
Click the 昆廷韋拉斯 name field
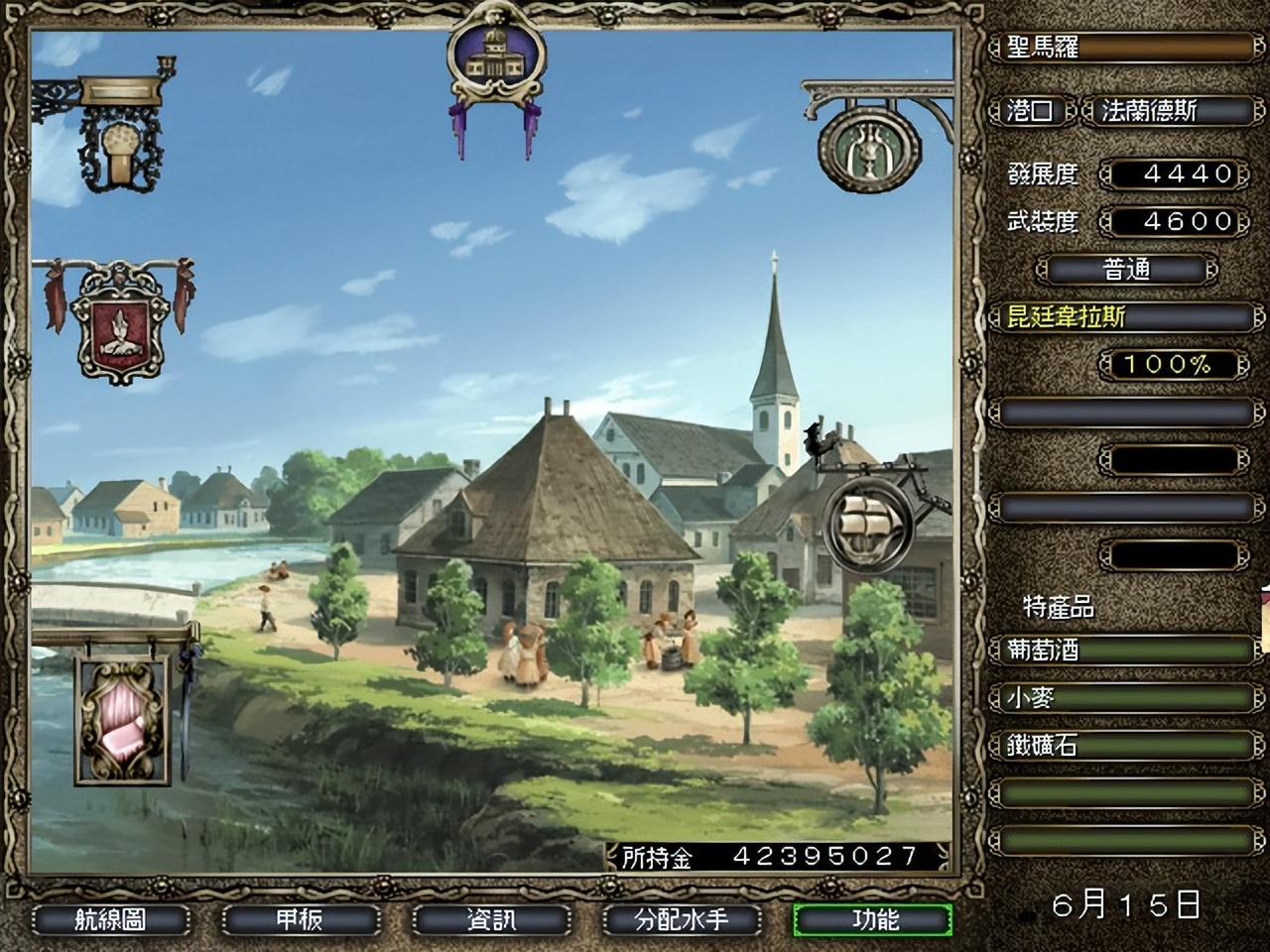pyautogui.click(x=1124, y=317)
